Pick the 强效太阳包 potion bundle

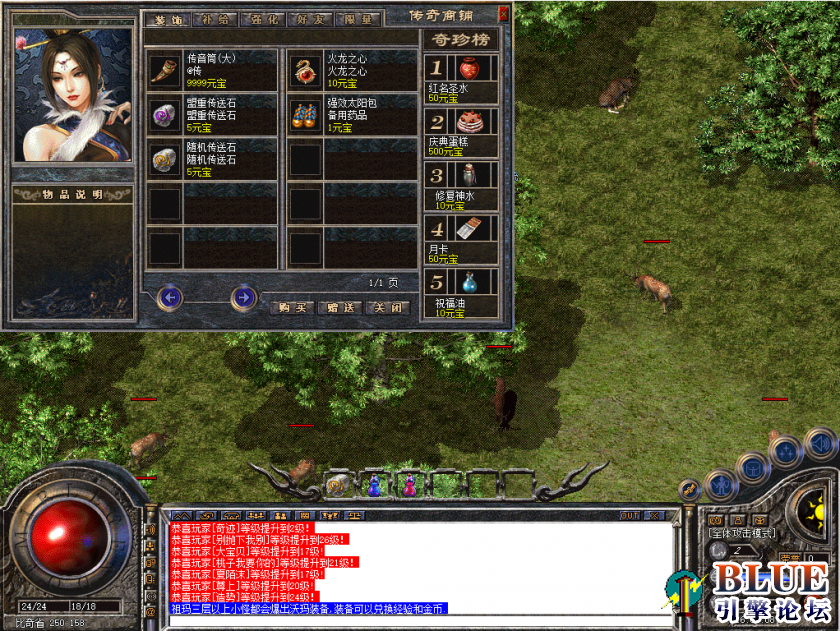pyautogui.click(x=305, y=115)
